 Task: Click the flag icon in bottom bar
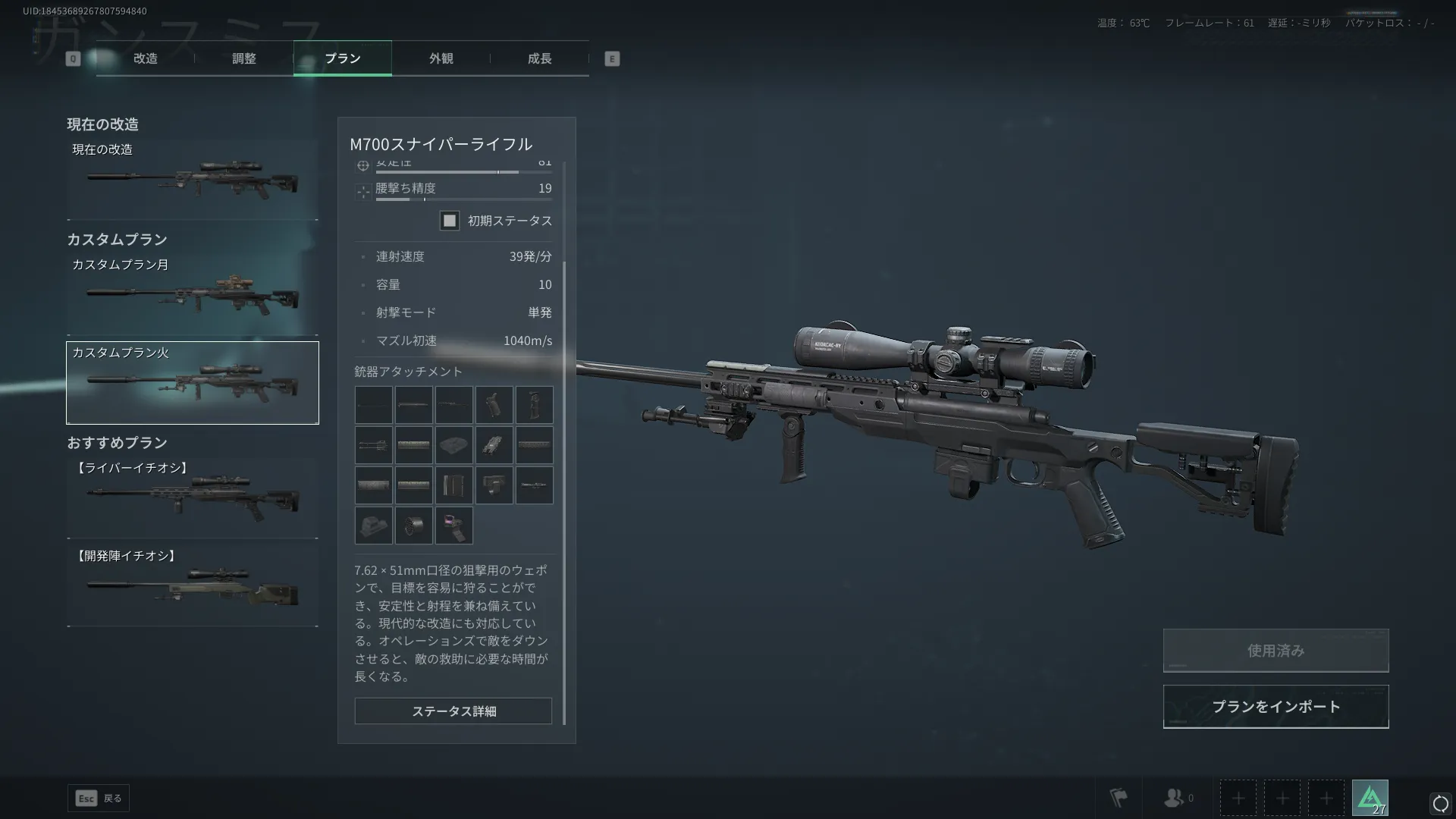[1119, 798]
